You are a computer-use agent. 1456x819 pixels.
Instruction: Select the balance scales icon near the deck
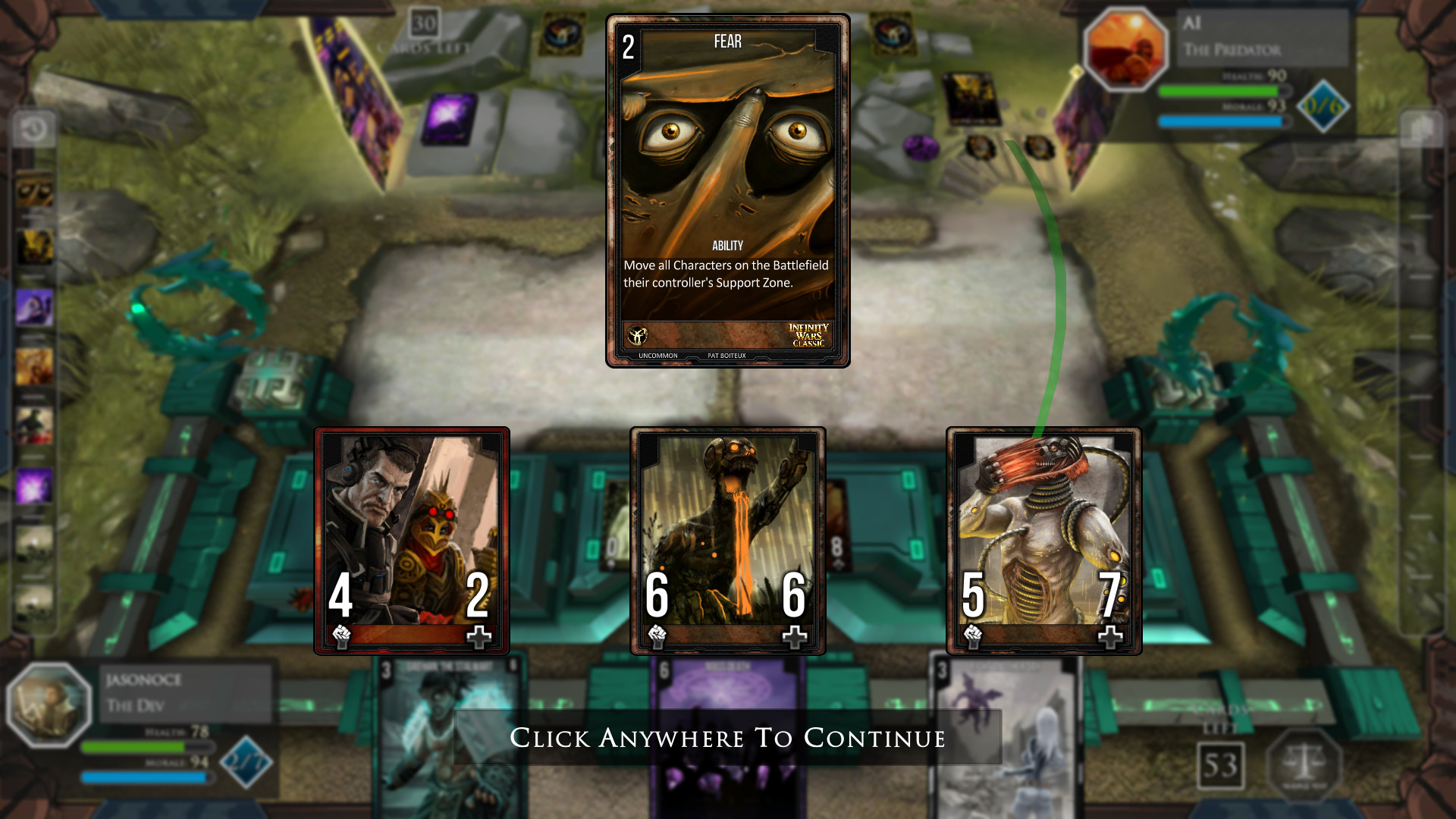tap(1303, 767)
